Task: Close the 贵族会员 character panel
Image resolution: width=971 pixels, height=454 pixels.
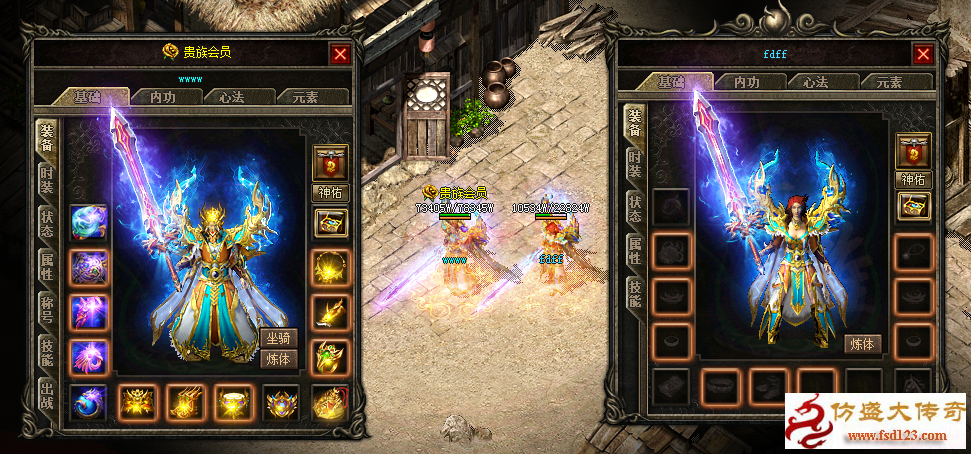Action: 341,54
